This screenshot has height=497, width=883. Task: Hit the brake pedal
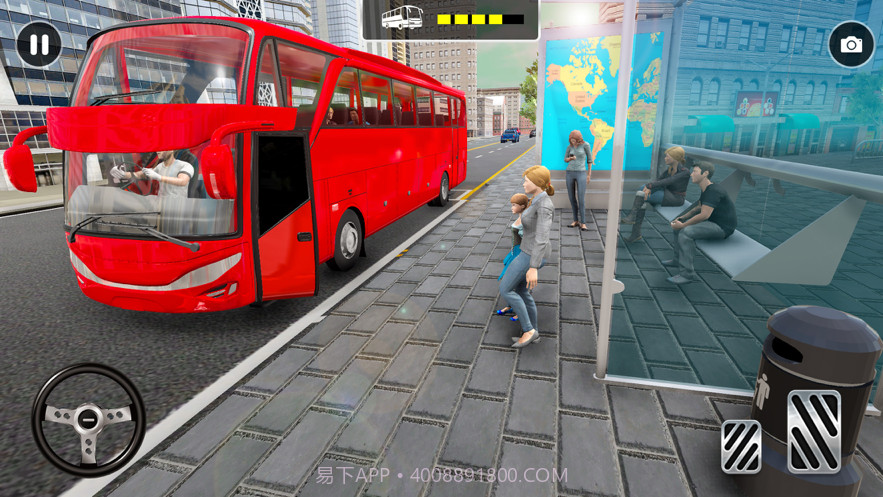tap(741, 446)
